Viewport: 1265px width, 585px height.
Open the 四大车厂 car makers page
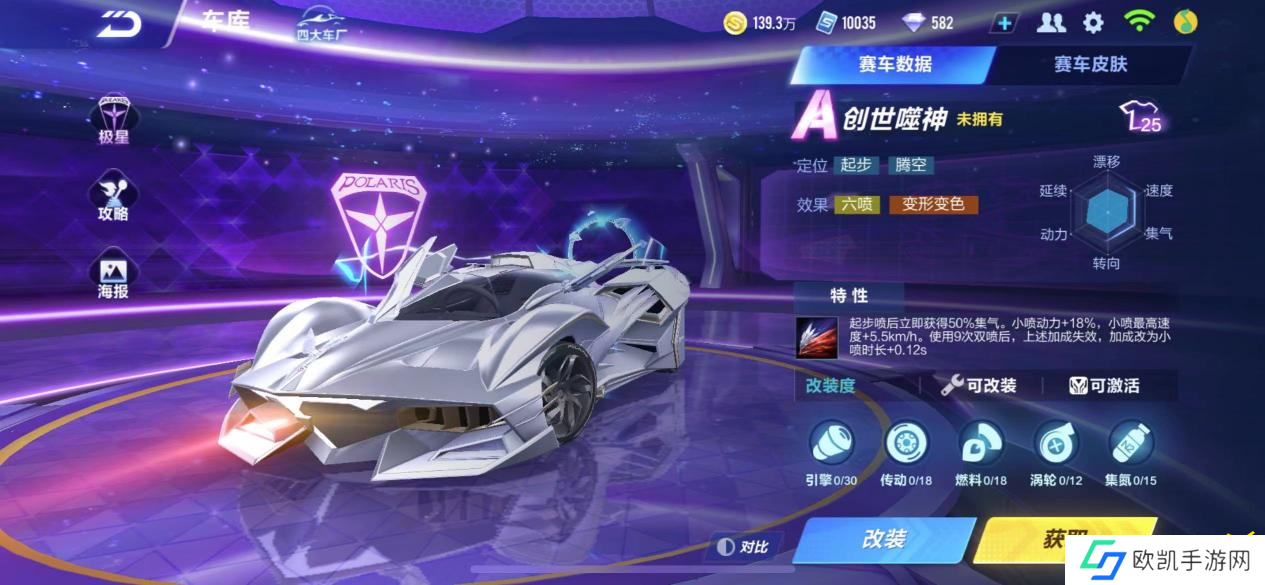point(320,24)
